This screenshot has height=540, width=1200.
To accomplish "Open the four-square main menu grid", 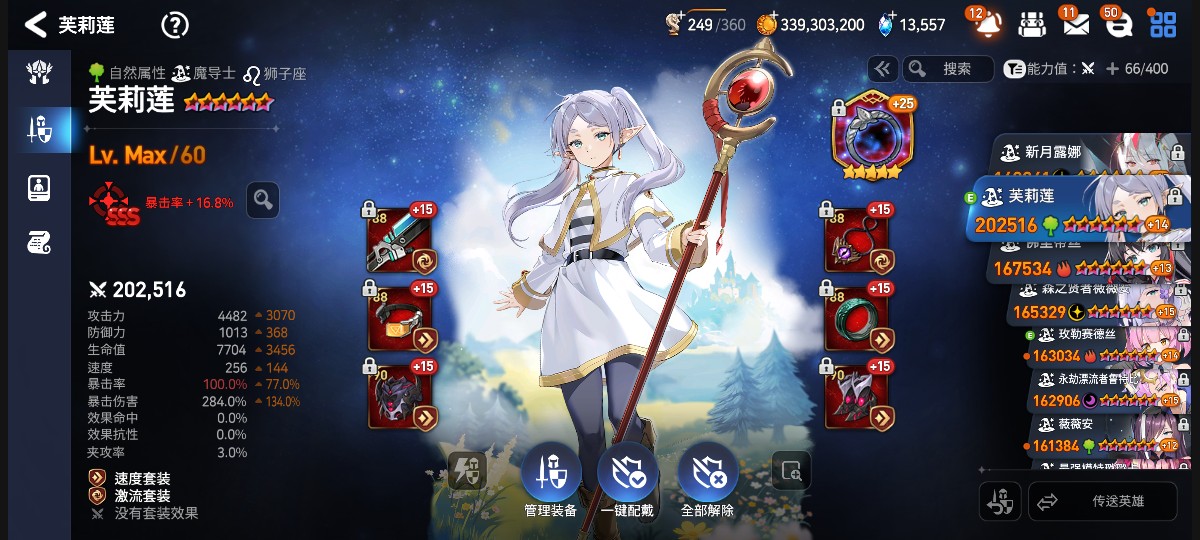I will click(1163, 25).
